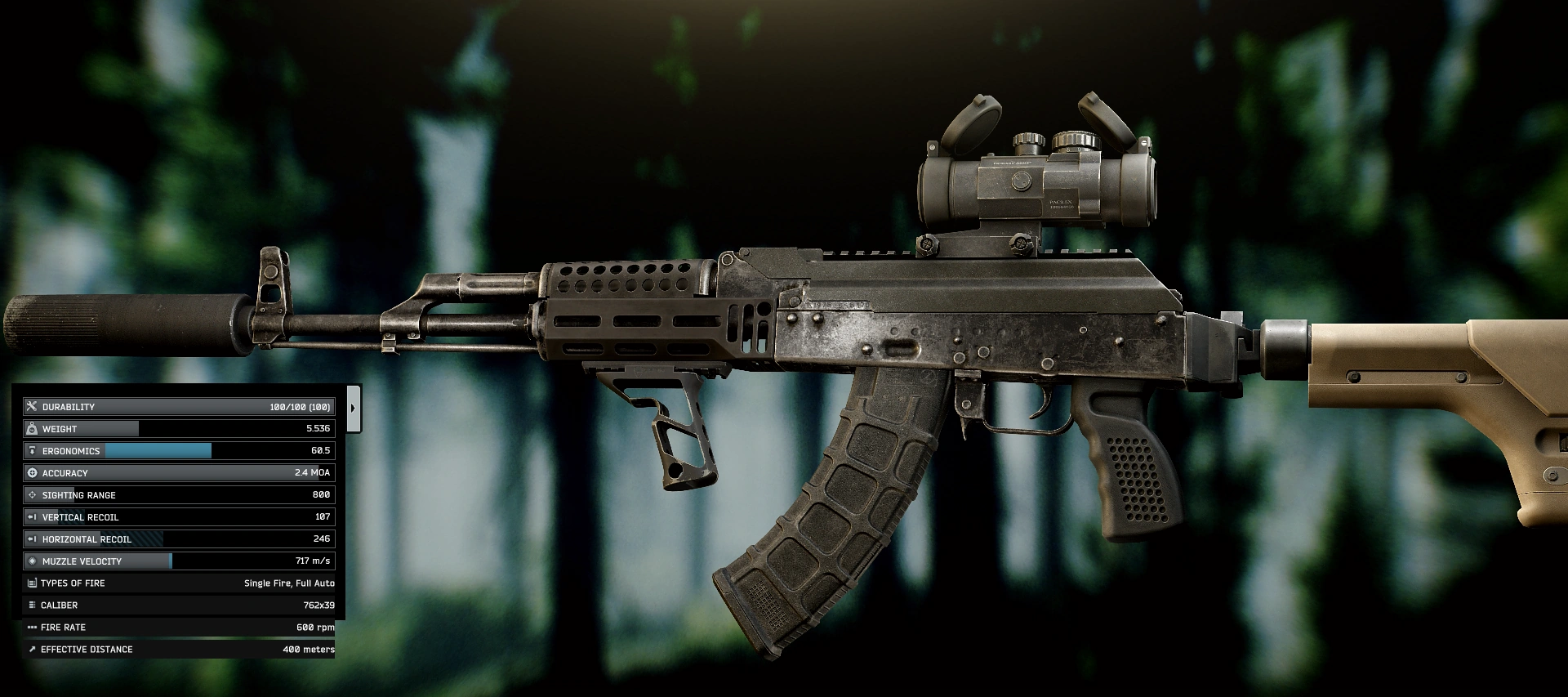Click the Horizontal Recoil arrow icon
The width and height of the screenshot is (1568, 697).
pyautogui.click(x=33, y=538)
